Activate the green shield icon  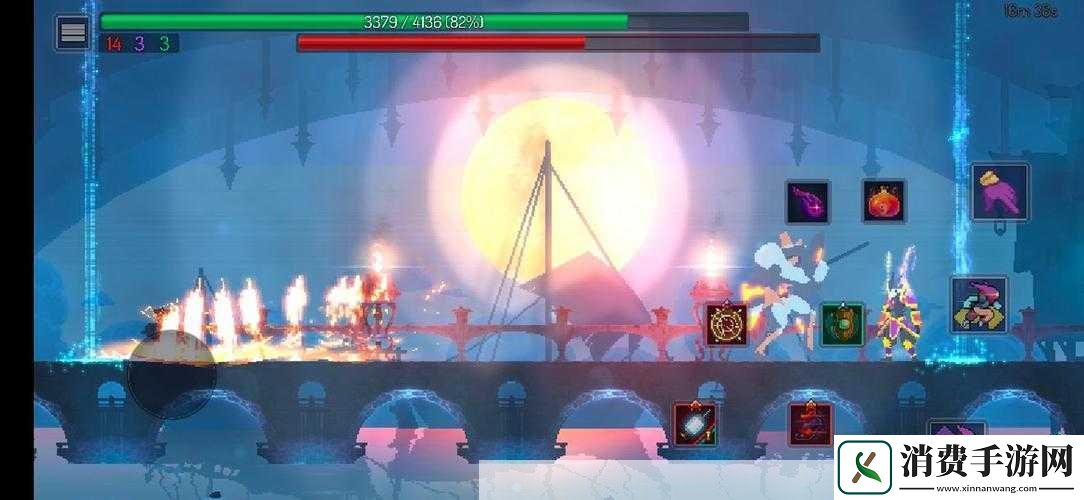pyautogui.click(x=842, y=325)
